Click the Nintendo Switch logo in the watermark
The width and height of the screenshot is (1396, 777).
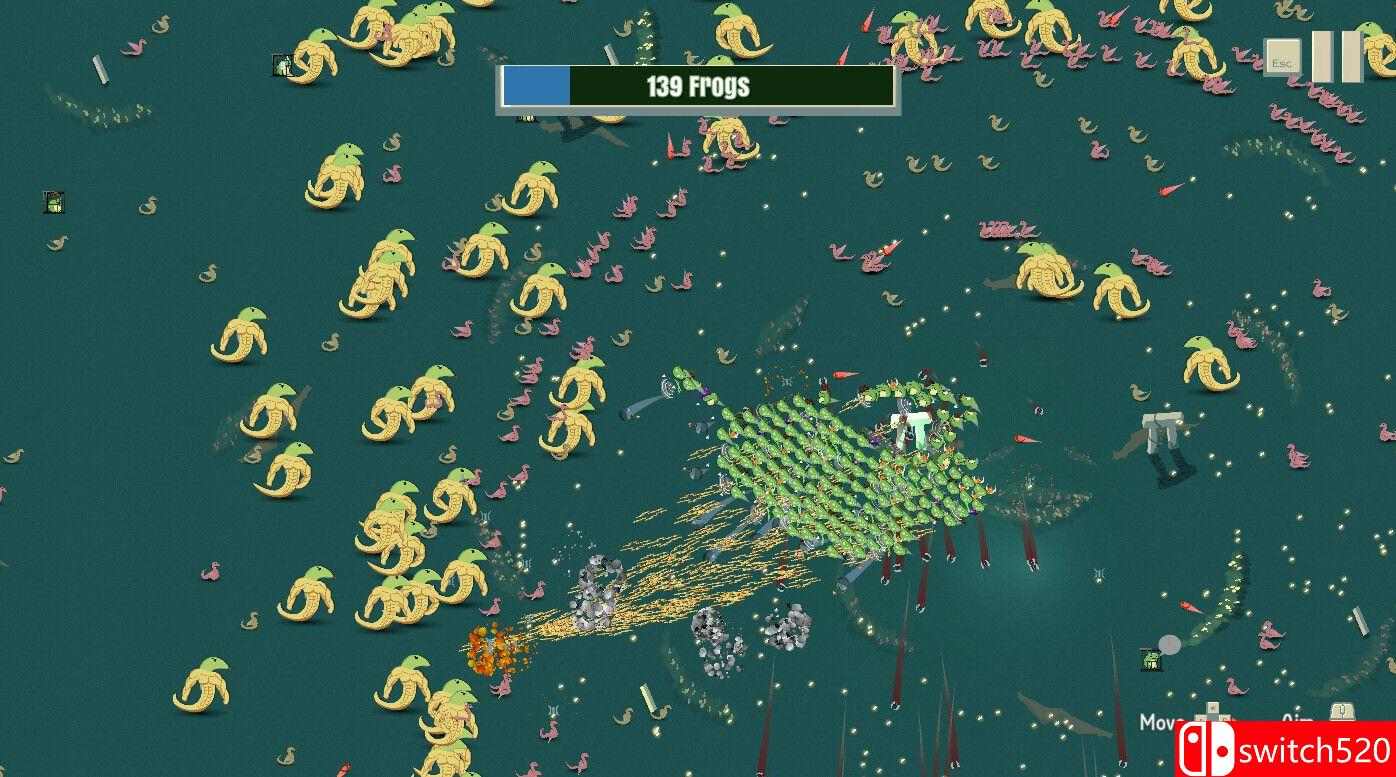tap(1210, 748)
